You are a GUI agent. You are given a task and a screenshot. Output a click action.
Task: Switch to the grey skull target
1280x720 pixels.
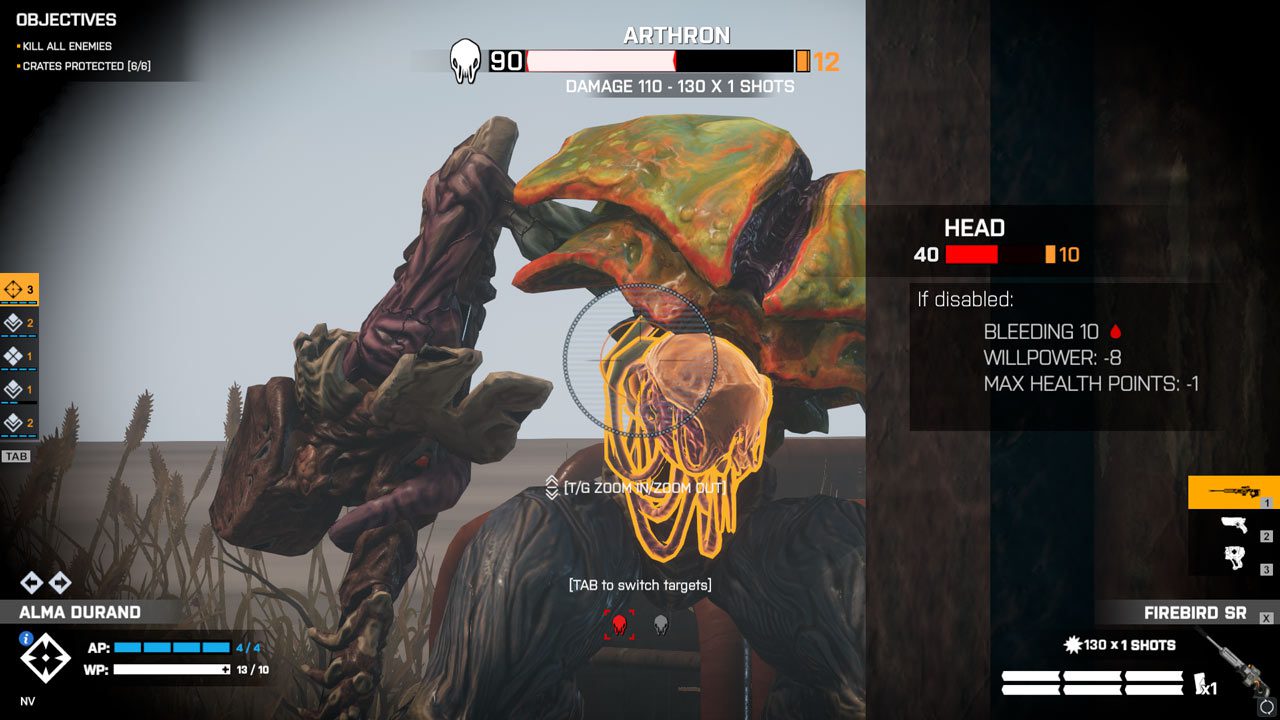[660, 625]
